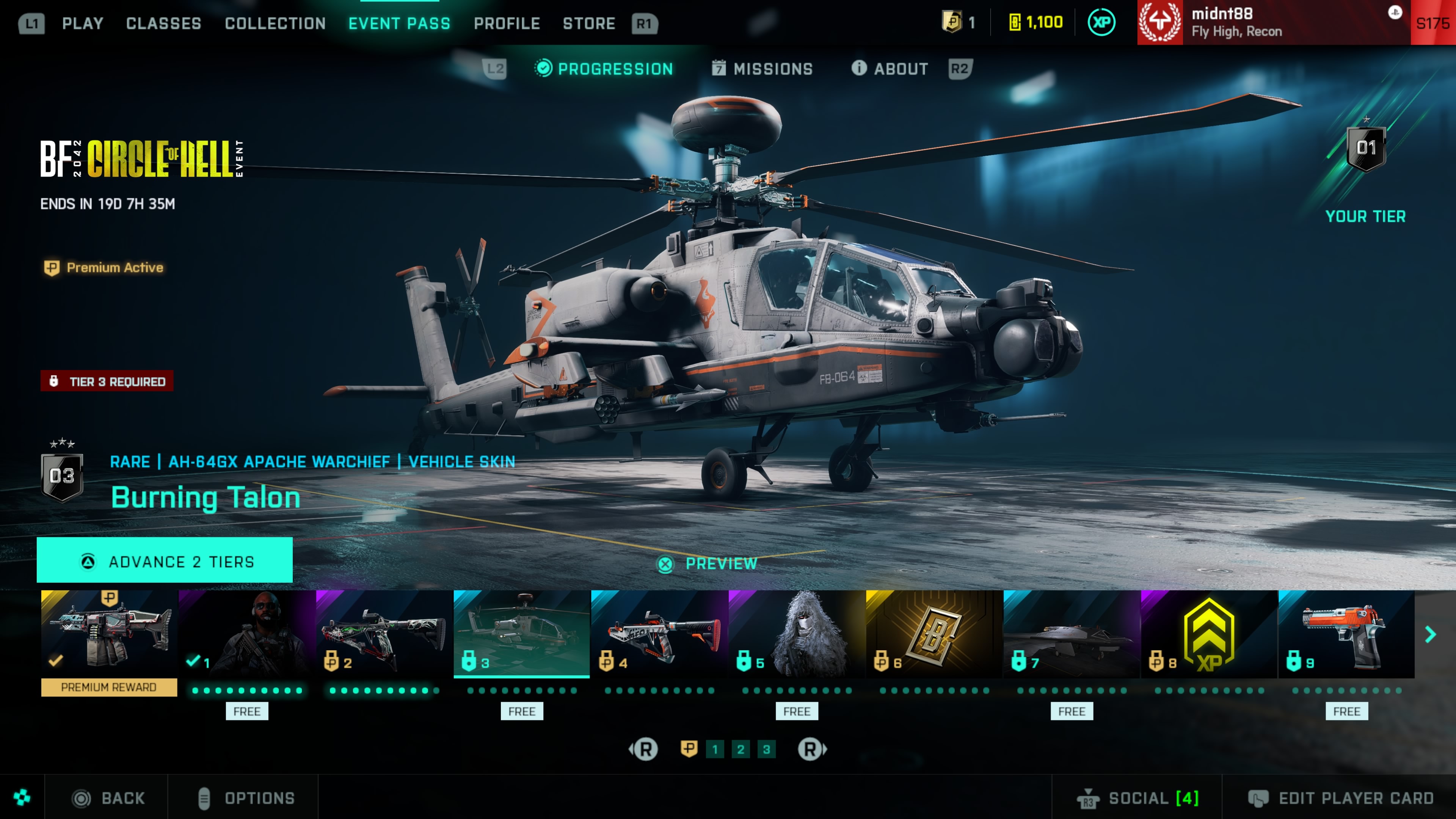Preview the Burning Talon skin
This screenshot has width=1456, height=819.
coord(708,563)
